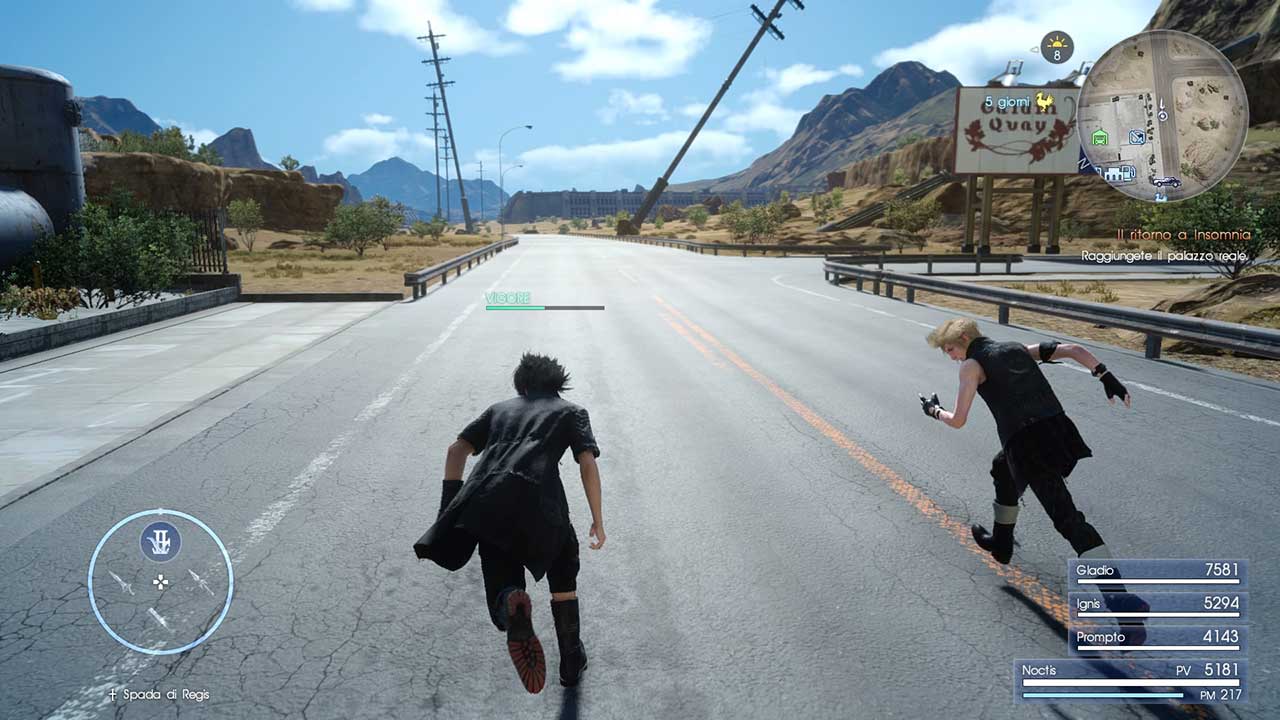
Task: Click the sun time-of-day indicator
Action: pyautogui.click(x=1056, y=46)
